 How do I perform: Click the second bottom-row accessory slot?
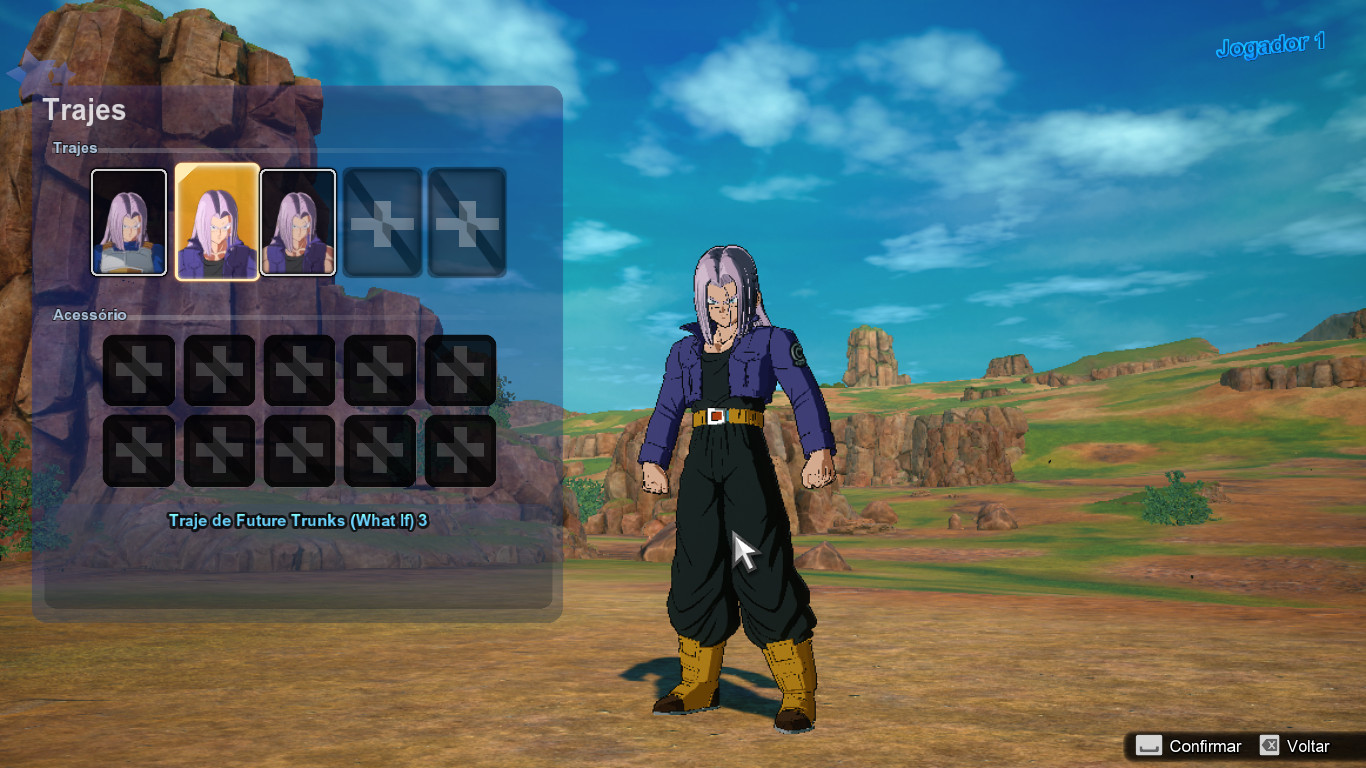point(218,450)
